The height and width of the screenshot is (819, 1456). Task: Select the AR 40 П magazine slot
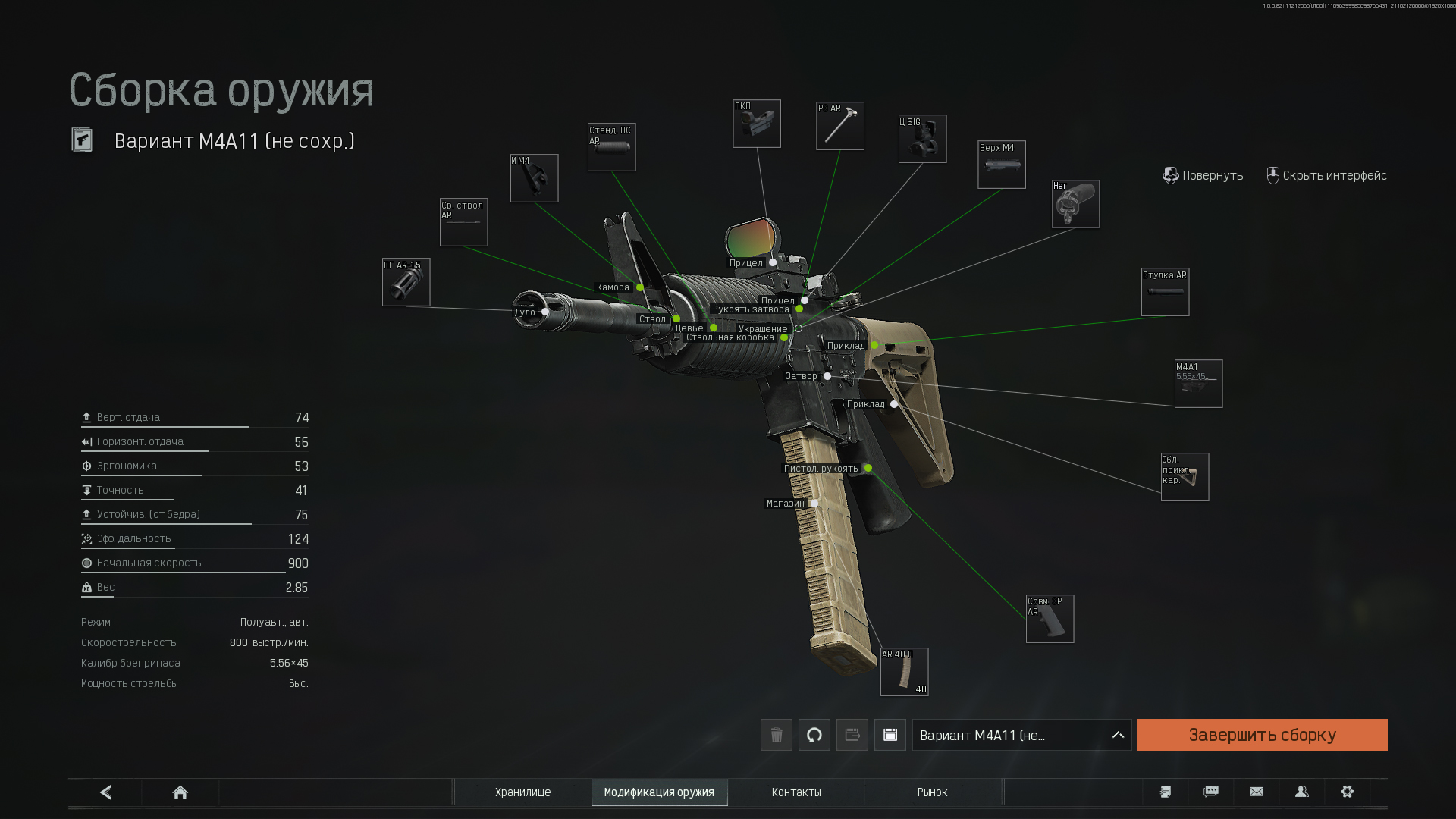pyautogui.click(x=904, y=672)
